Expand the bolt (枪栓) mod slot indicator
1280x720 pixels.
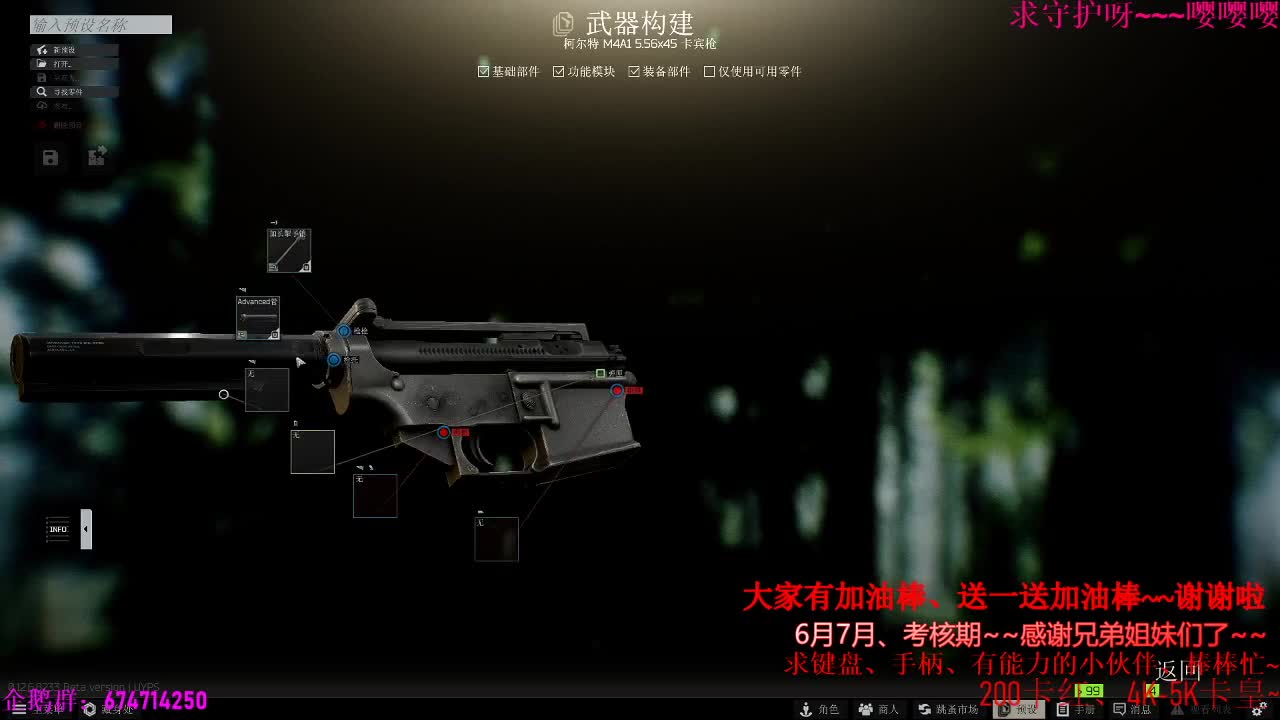(x=344, y=331)
